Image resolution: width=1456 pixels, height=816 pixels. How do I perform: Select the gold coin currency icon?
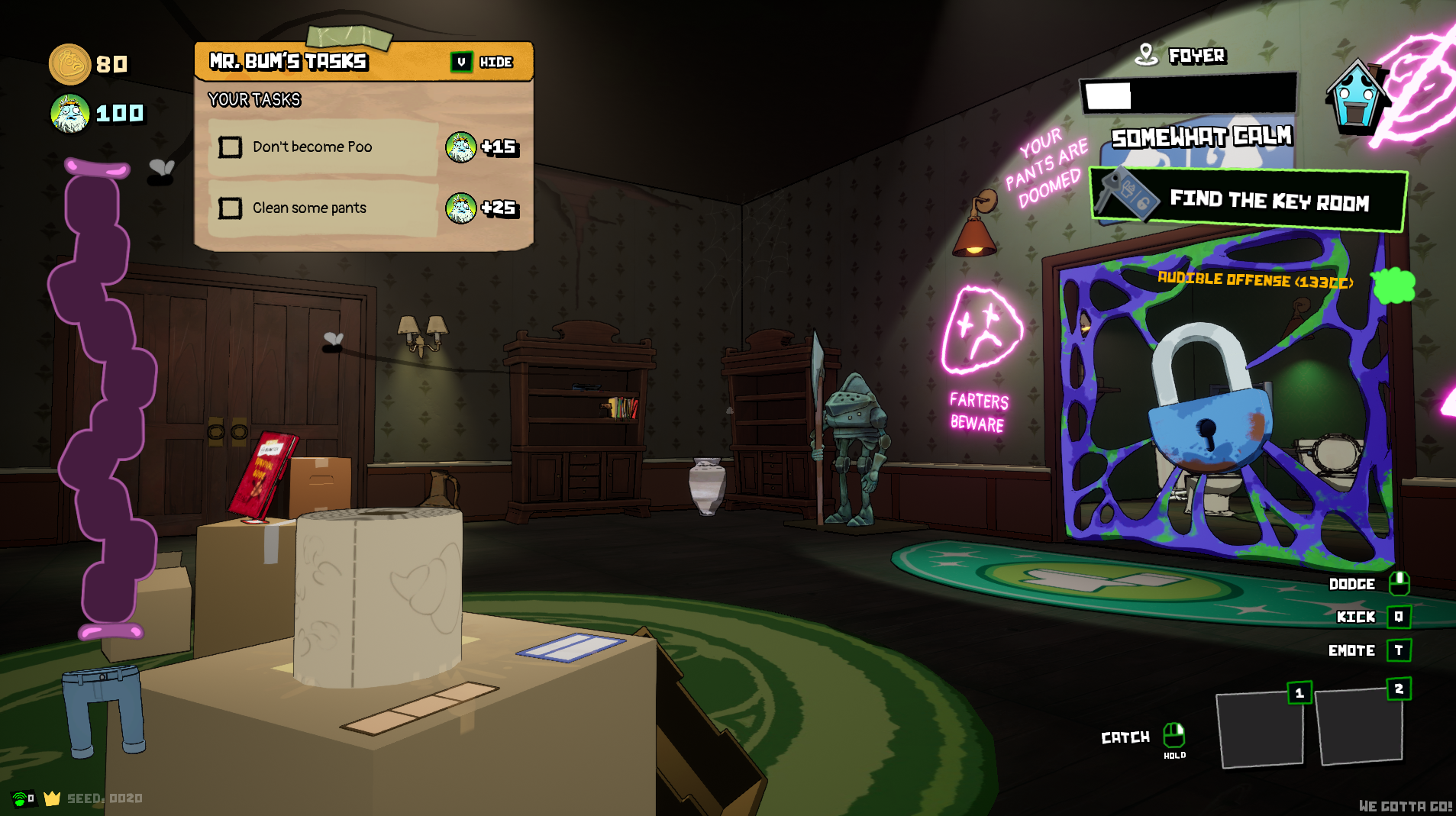pyautogui.click(x=69, y=64)
